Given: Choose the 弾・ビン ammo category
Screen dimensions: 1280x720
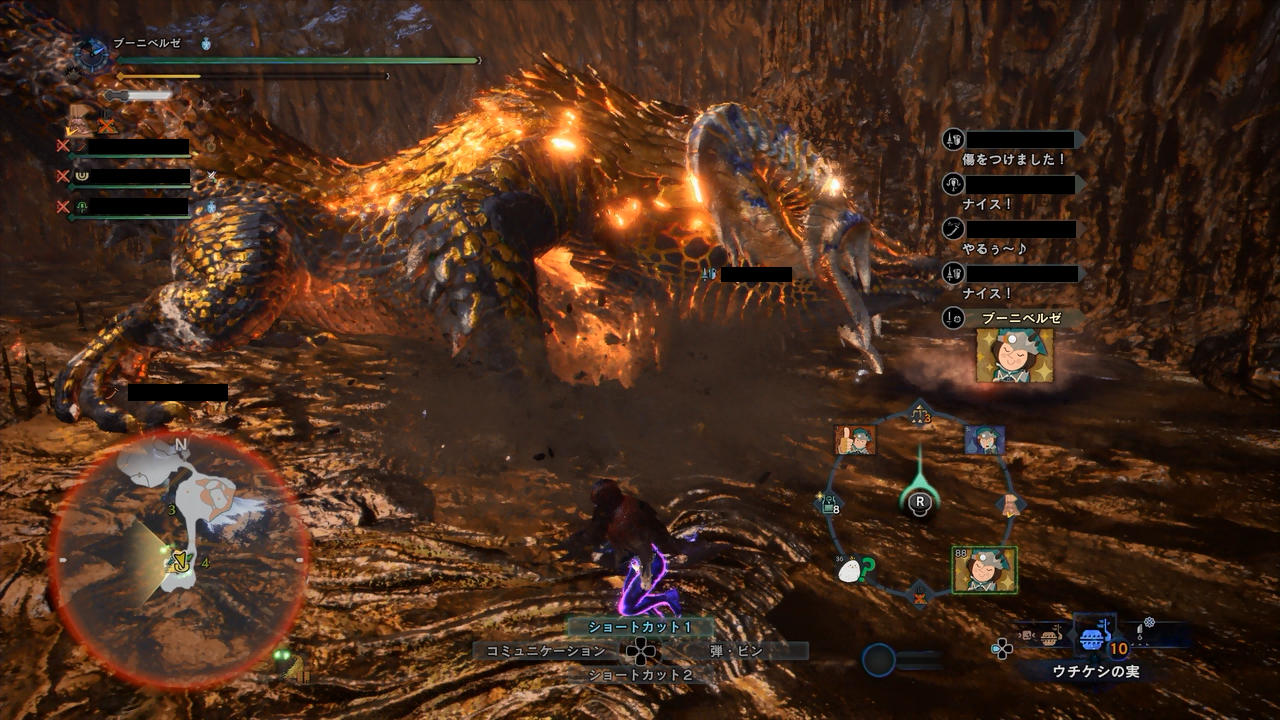Looking at the screenshot, I should click(x=736, y=651).
